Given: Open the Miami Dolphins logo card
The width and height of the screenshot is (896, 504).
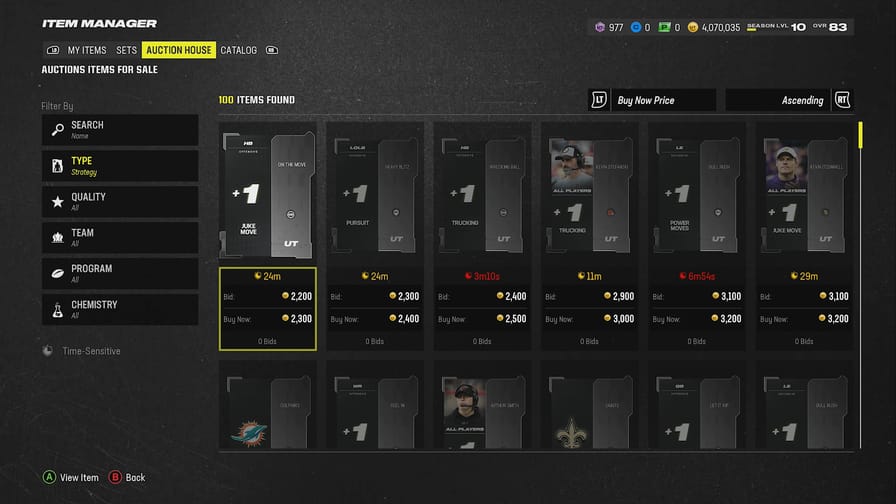Looking at the screenshot, I should 268,412.
